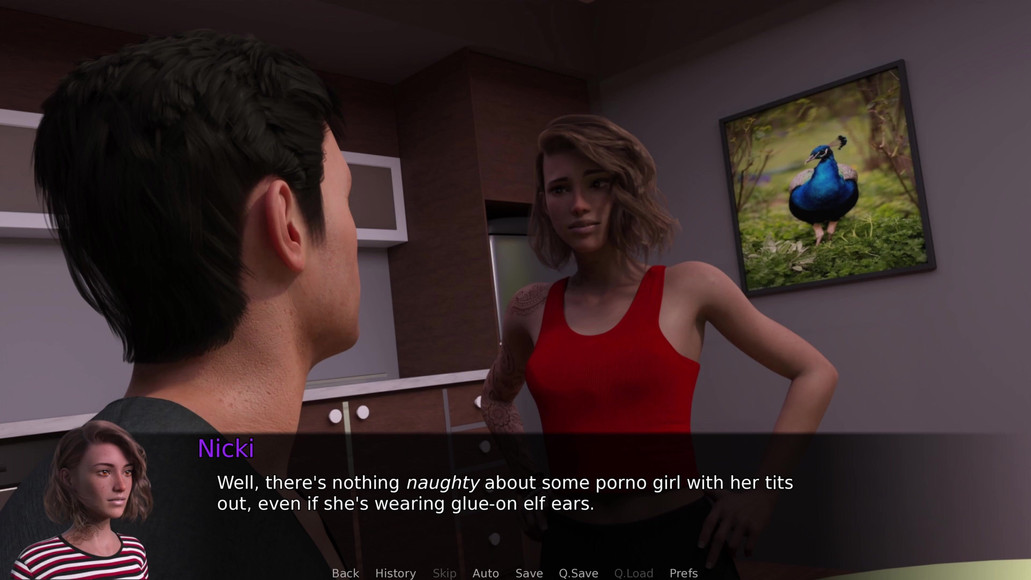Screen dimensions: 1031x580
Task: Load the quick save with Q.Load
Action: (633, 573)
